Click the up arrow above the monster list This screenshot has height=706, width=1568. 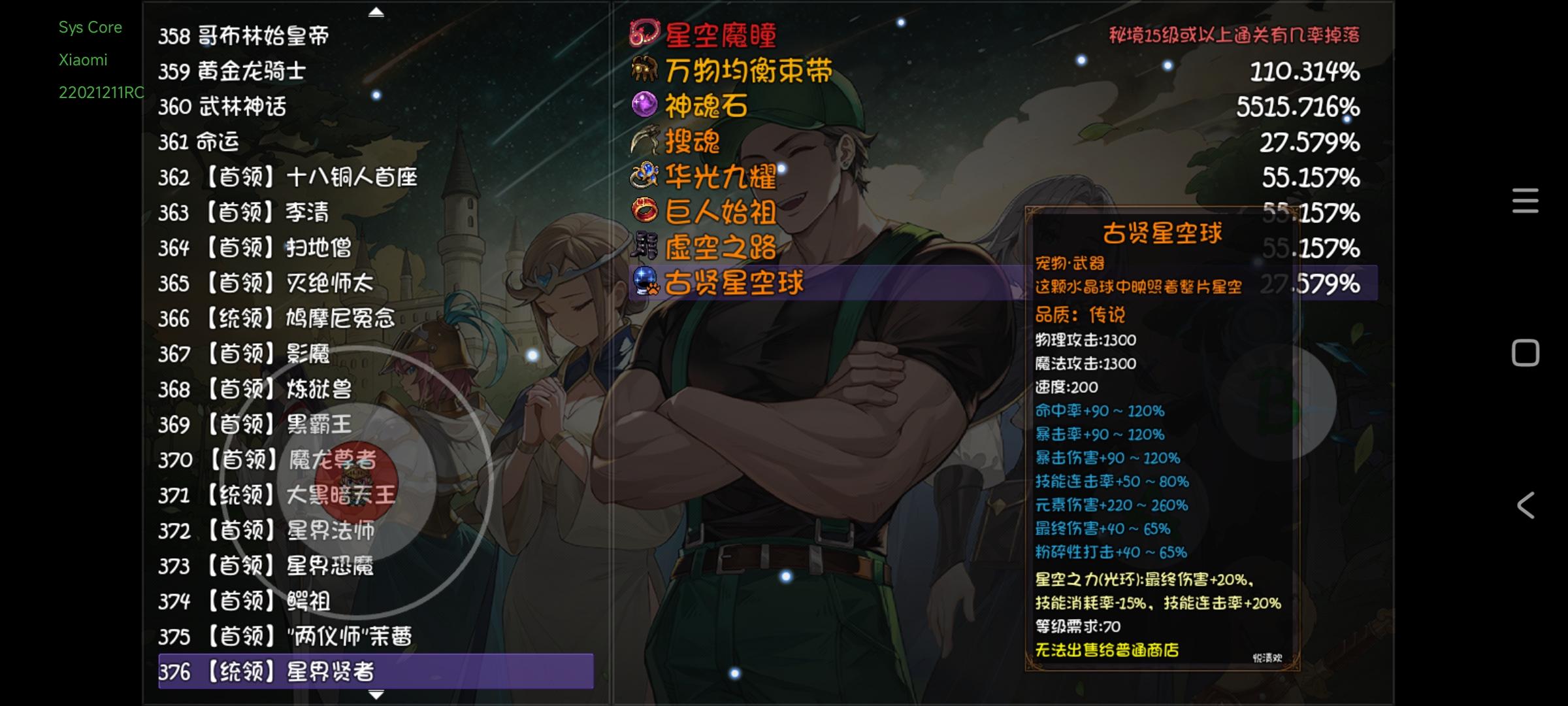(x=375, y=12)
